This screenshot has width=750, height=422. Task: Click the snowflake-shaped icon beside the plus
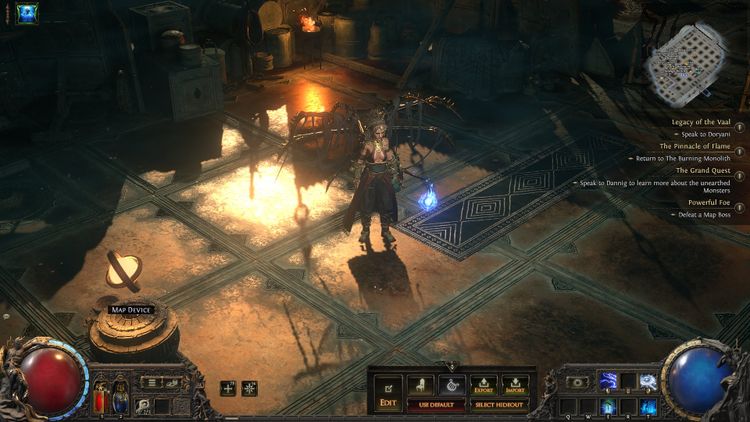point(249,388)
